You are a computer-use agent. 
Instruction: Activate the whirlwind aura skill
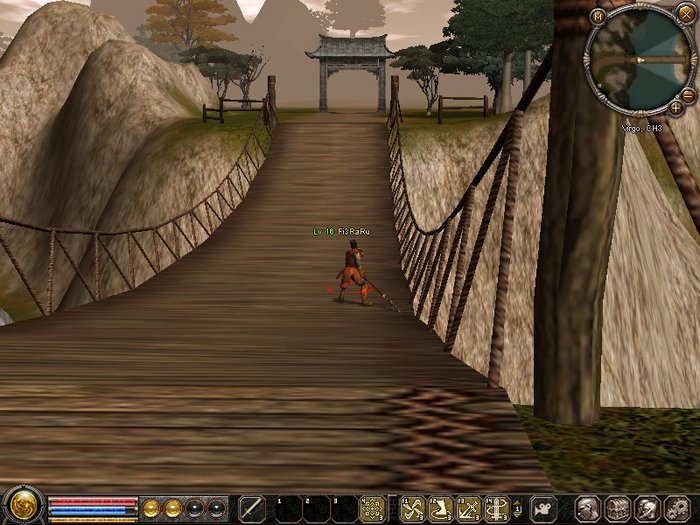coord(494,508)
